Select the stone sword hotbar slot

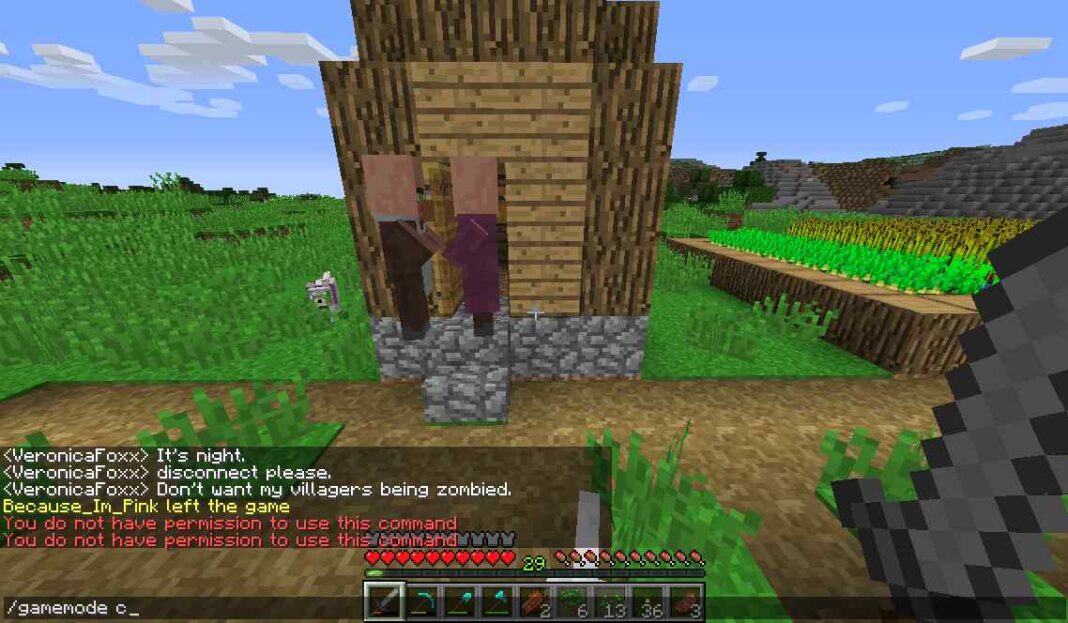point(384,602)
